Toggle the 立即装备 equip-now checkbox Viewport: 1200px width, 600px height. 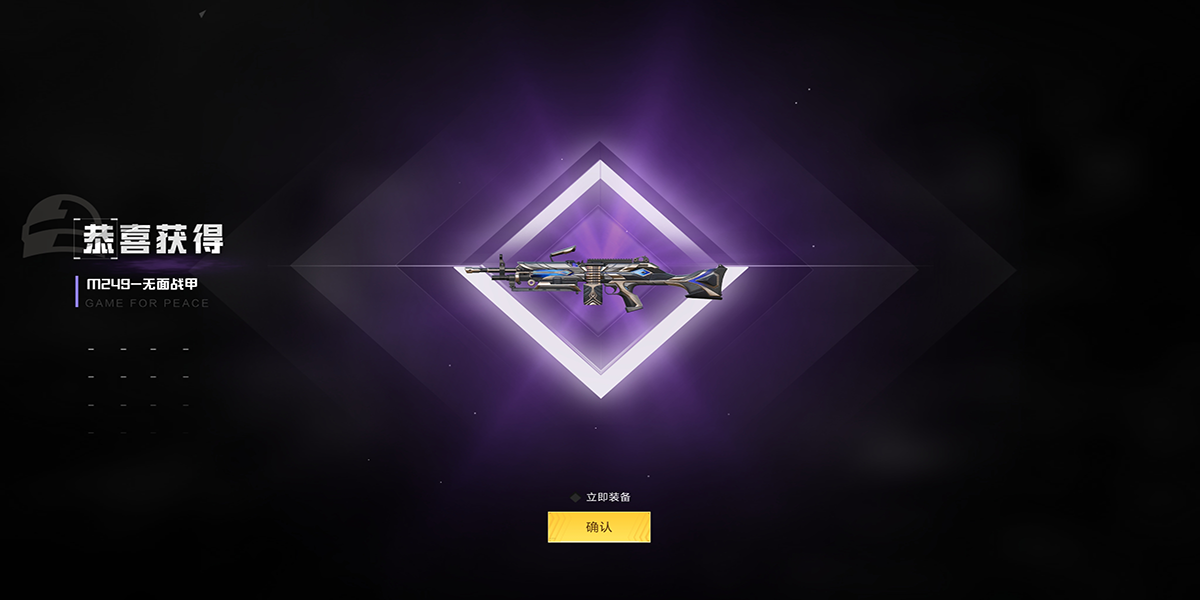tap(575, 497)
